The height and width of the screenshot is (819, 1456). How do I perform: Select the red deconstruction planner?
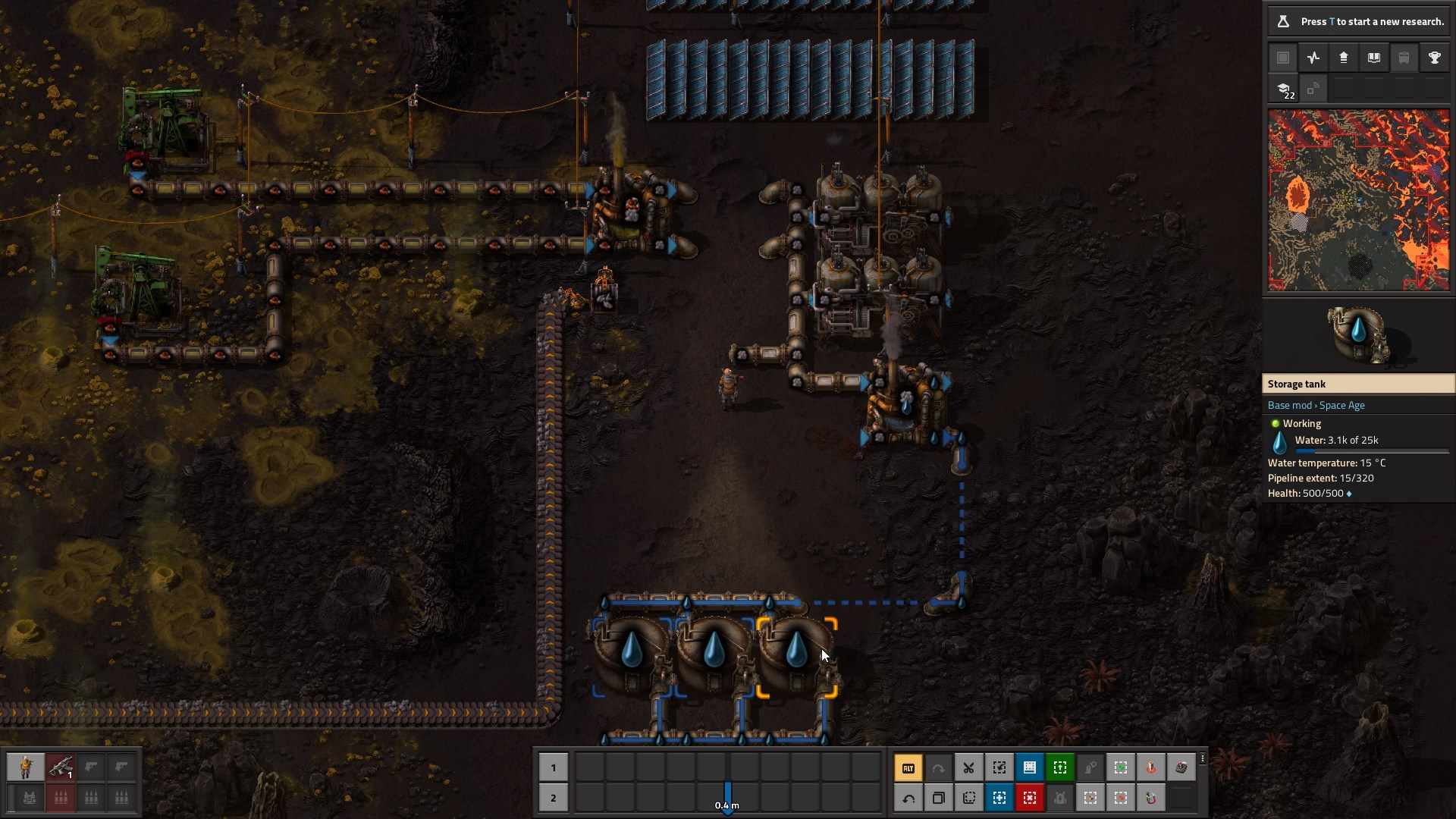pos(1030,799)
